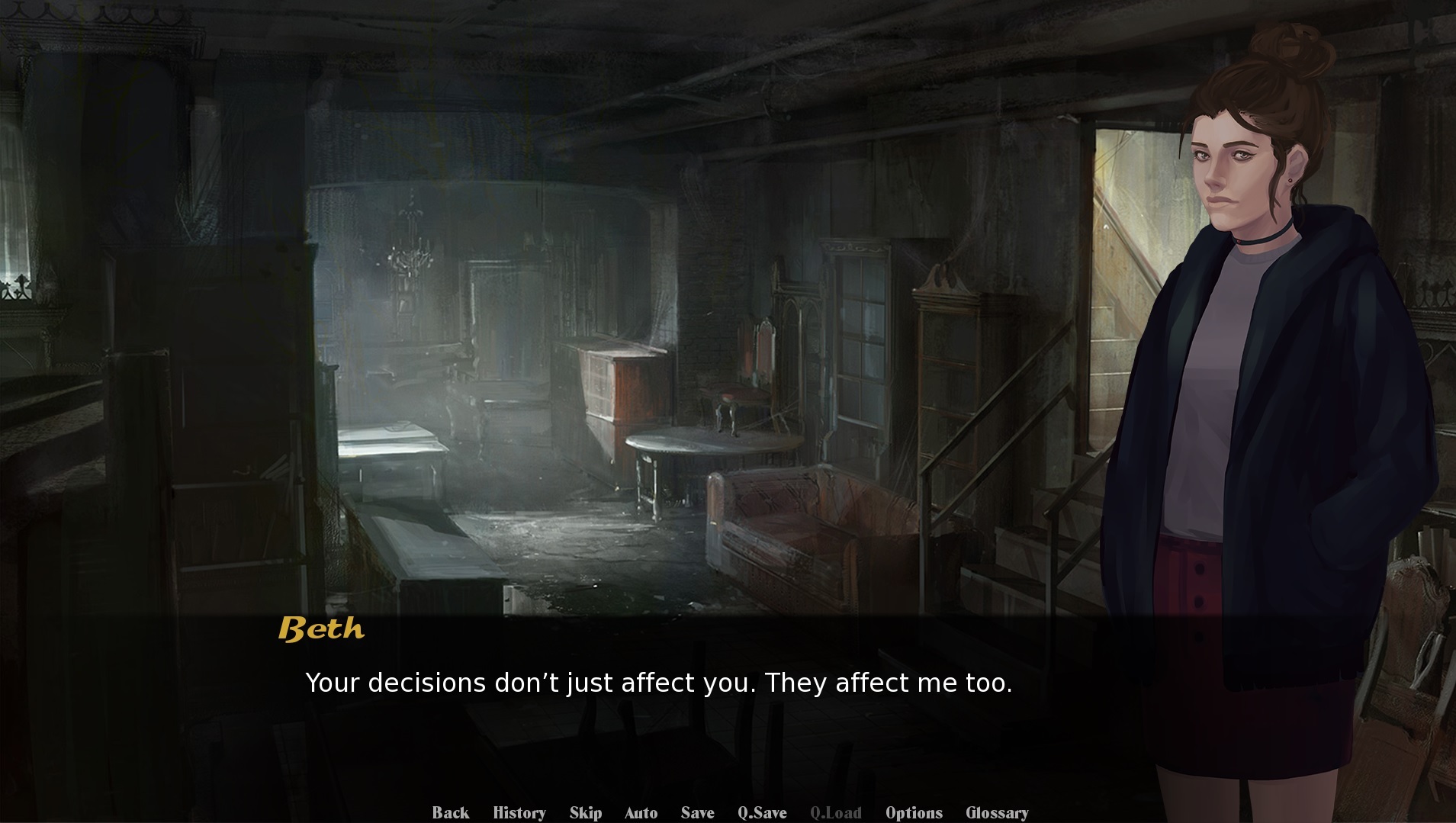Open the Save screen
The width and height of the screenshot is (1456, 823).
coord(699,812)
